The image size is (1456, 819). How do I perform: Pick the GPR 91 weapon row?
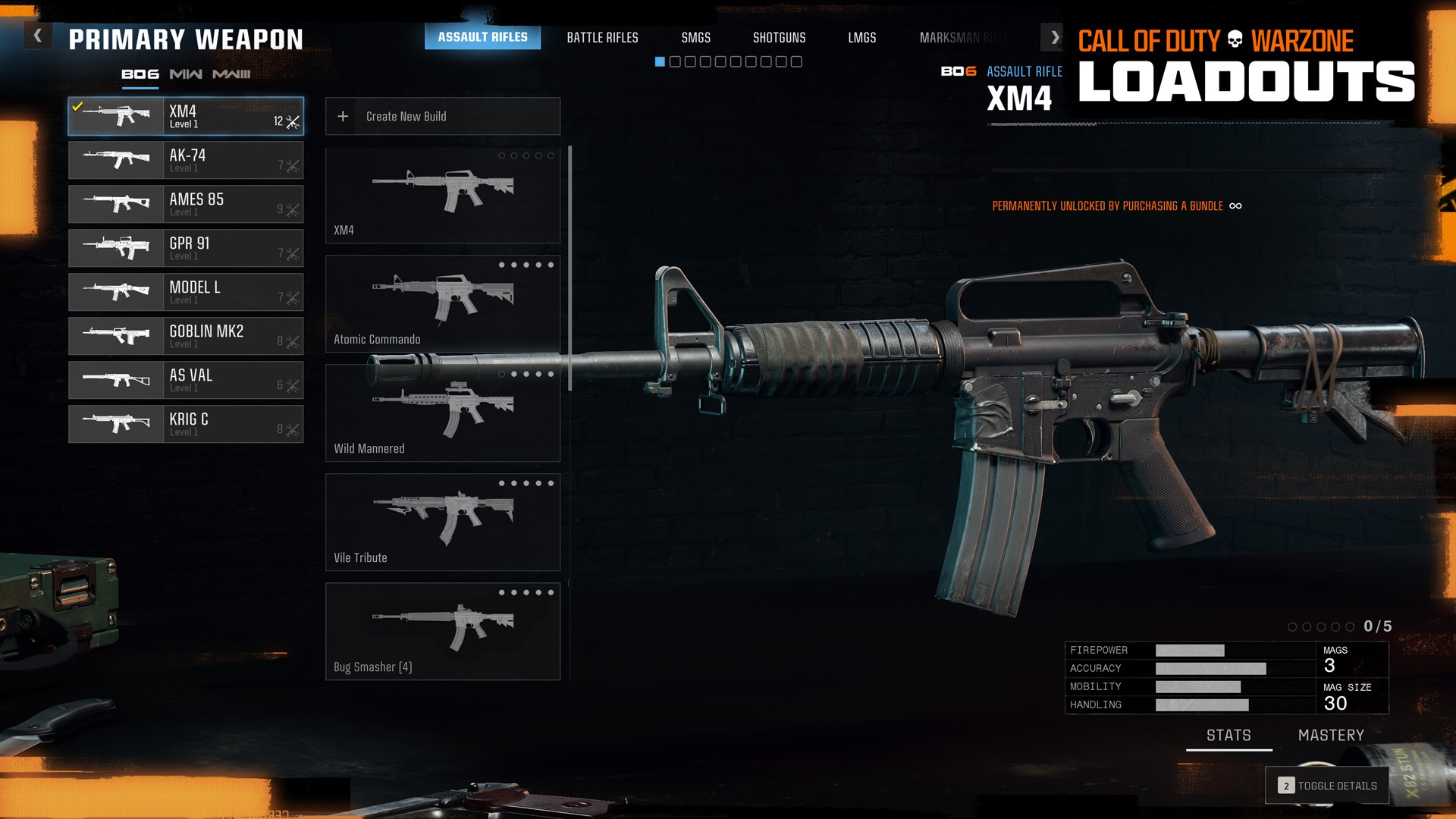pos(186,248)
